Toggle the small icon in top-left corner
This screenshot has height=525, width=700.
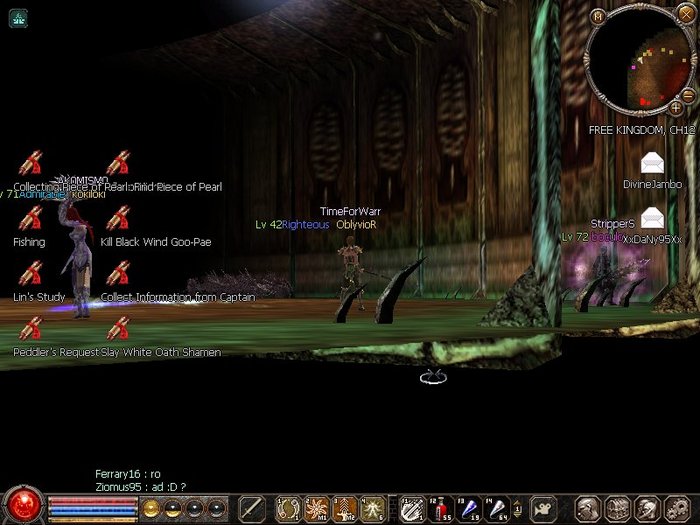pos(18,17)
